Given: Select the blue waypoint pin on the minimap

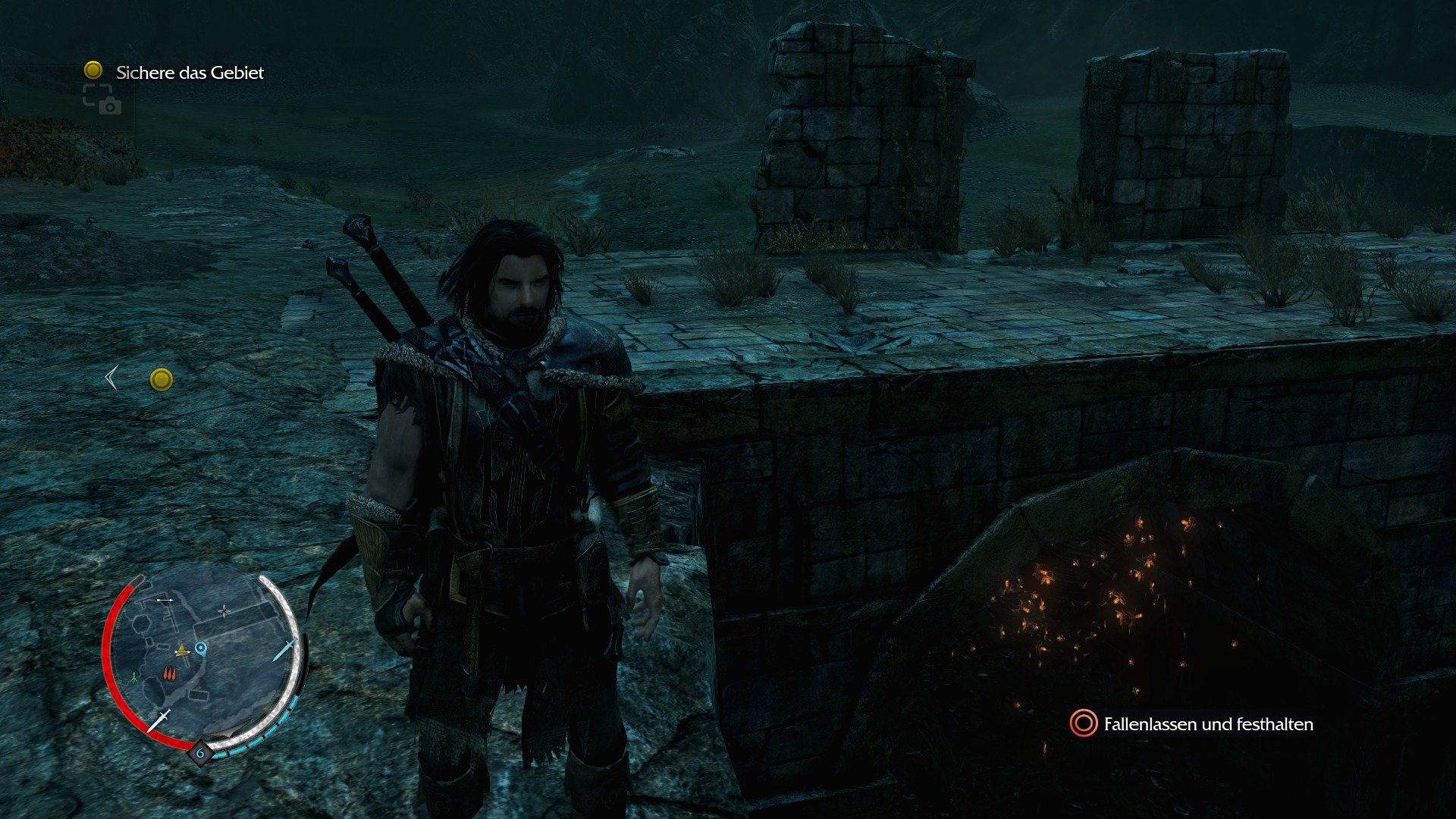Looking at the screenshot, I should pos(201,649).
